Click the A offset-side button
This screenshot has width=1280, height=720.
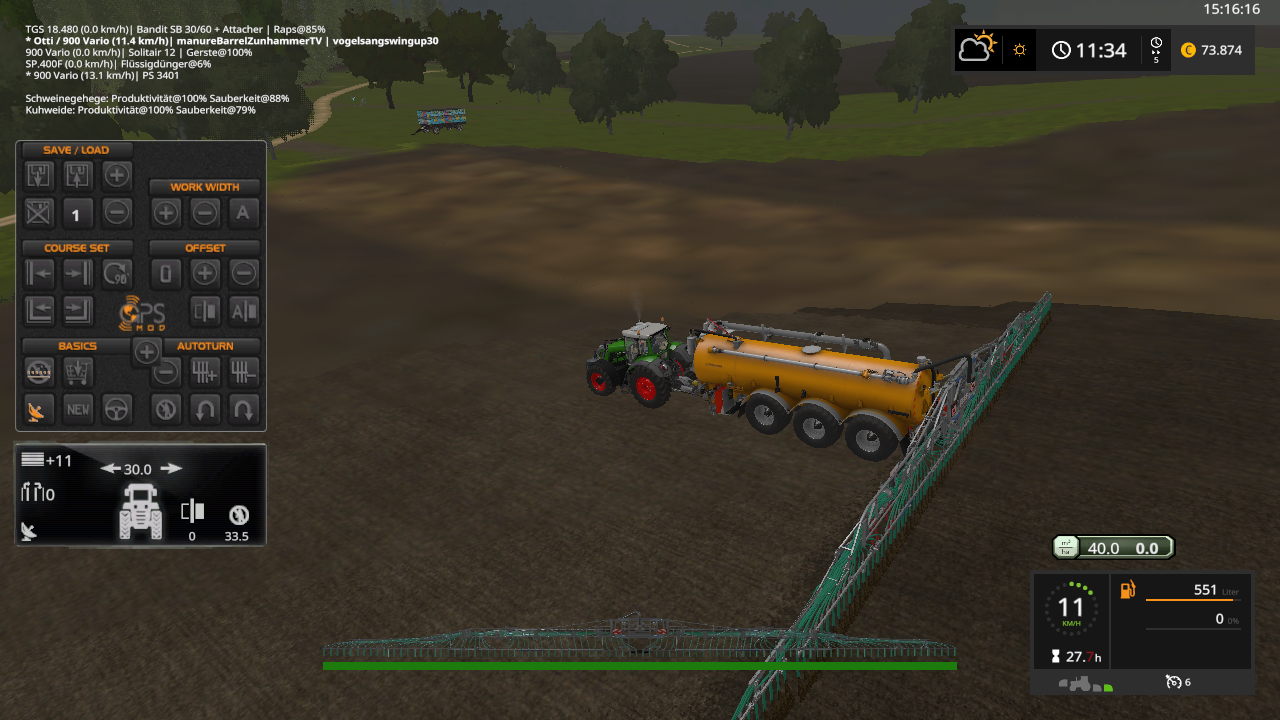(243, 311)
